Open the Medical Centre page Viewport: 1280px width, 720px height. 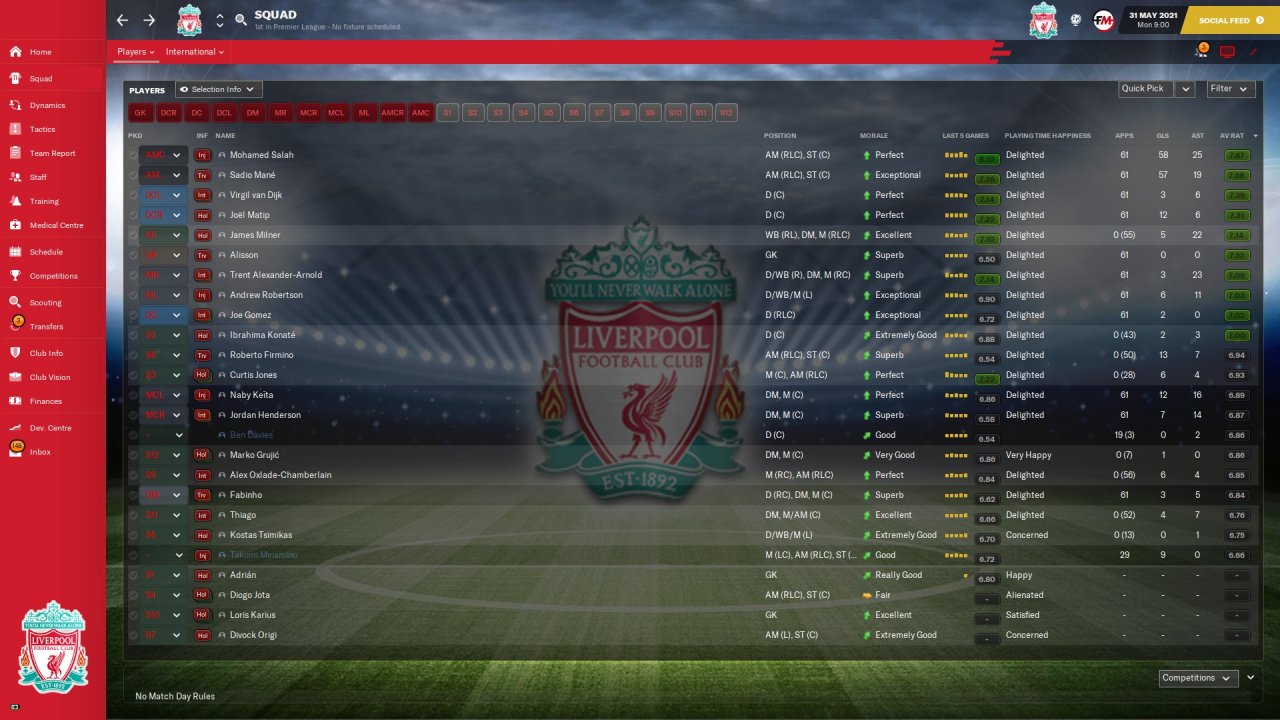[x=56, y=225]
